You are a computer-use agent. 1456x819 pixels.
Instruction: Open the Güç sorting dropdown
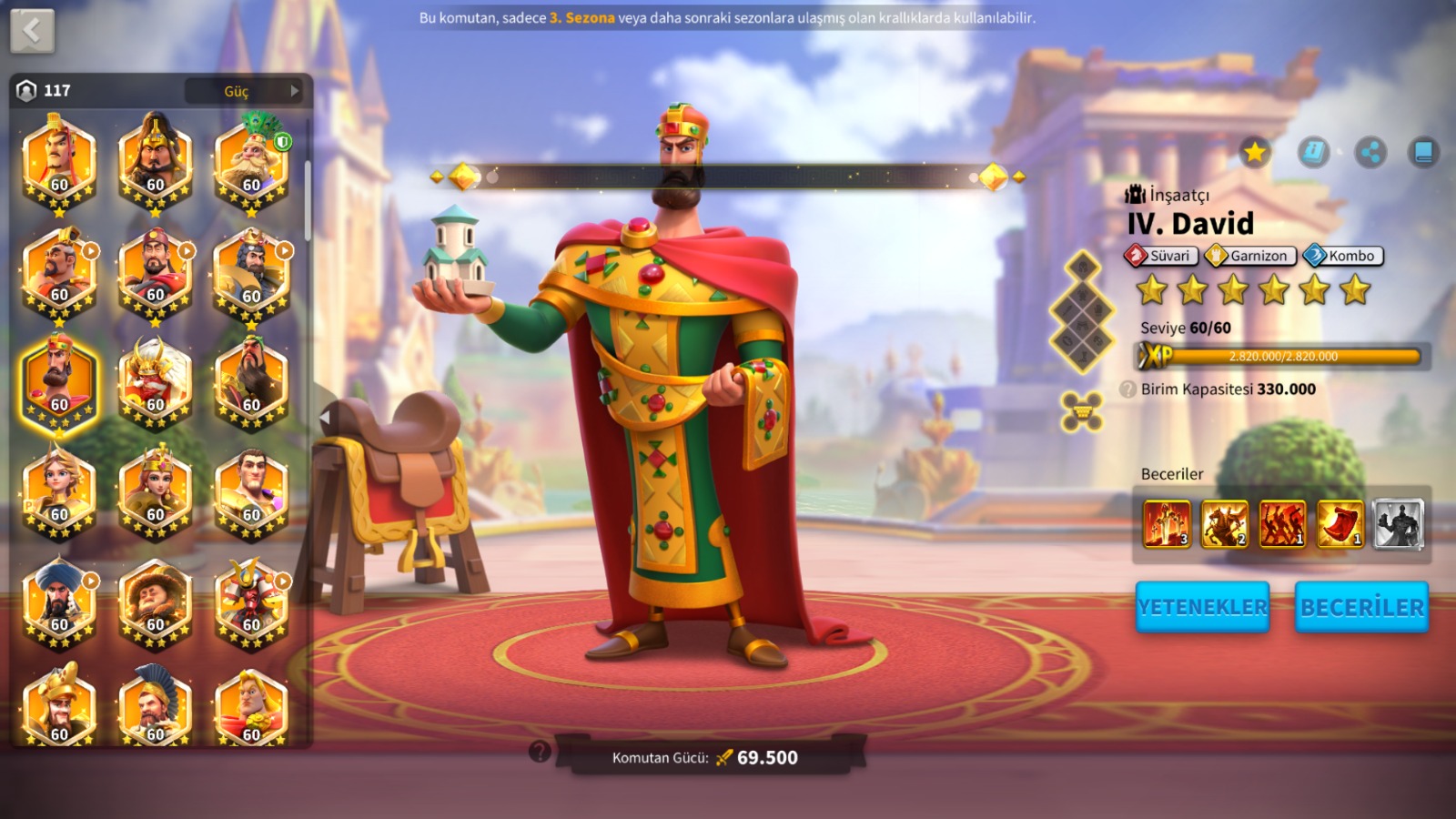tap(243, 91)
